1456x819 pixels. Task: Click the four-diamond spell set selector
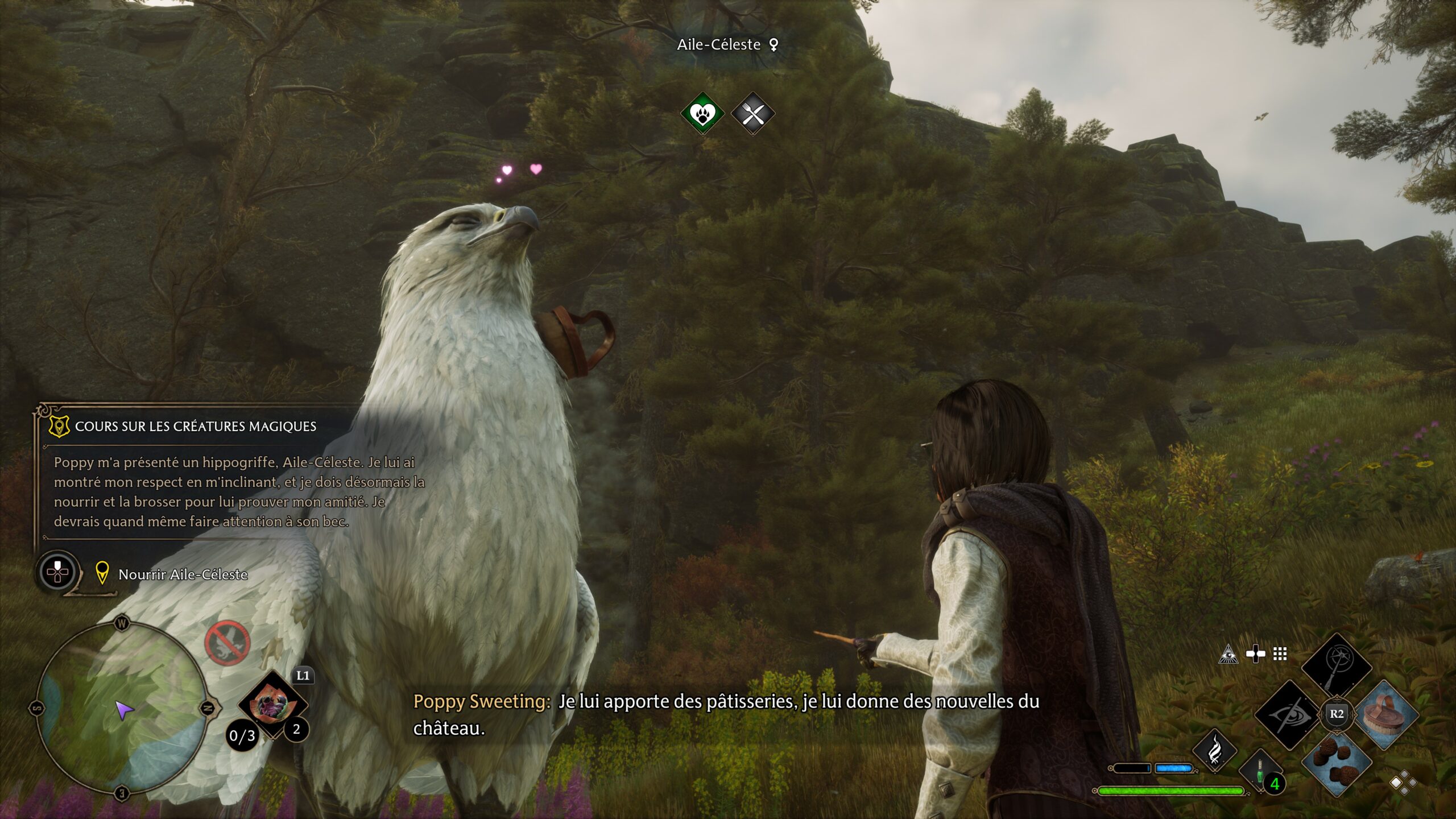click(1403, 783)
